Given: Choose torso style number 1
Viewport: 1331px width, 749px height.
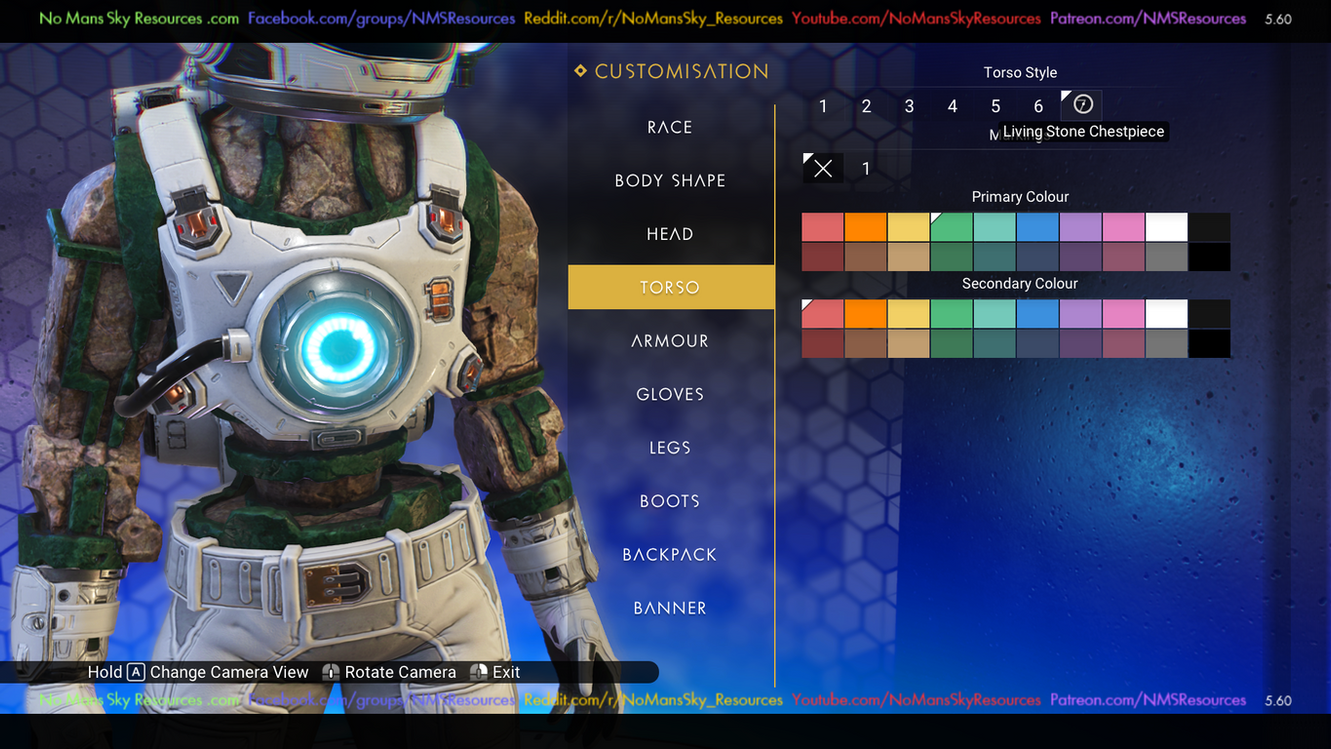Looking at the screenshot, I should pyautogui.click(x=823, y=106).
